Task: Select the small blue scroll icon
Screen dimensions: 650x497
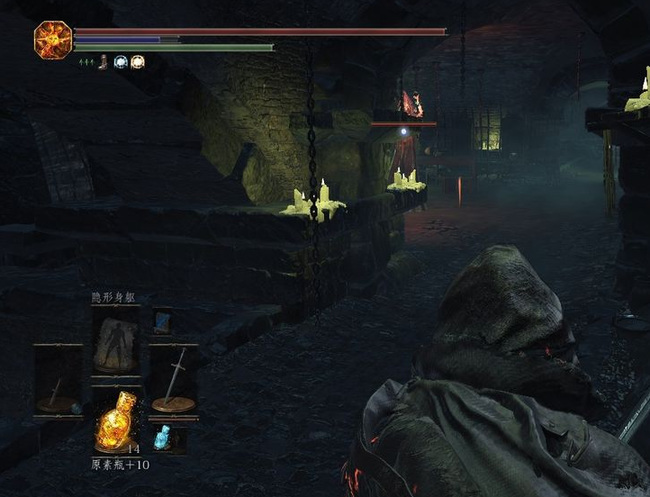Action: [162, 320]
